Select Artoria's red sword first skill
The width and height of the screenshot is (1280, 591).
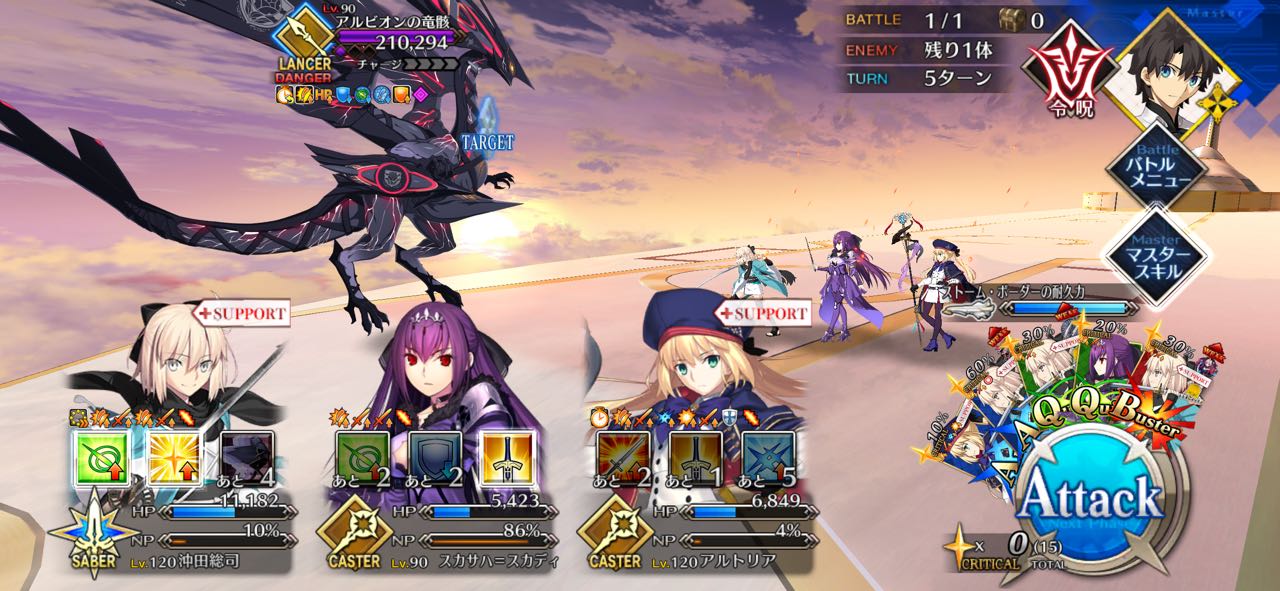(622, 458)
